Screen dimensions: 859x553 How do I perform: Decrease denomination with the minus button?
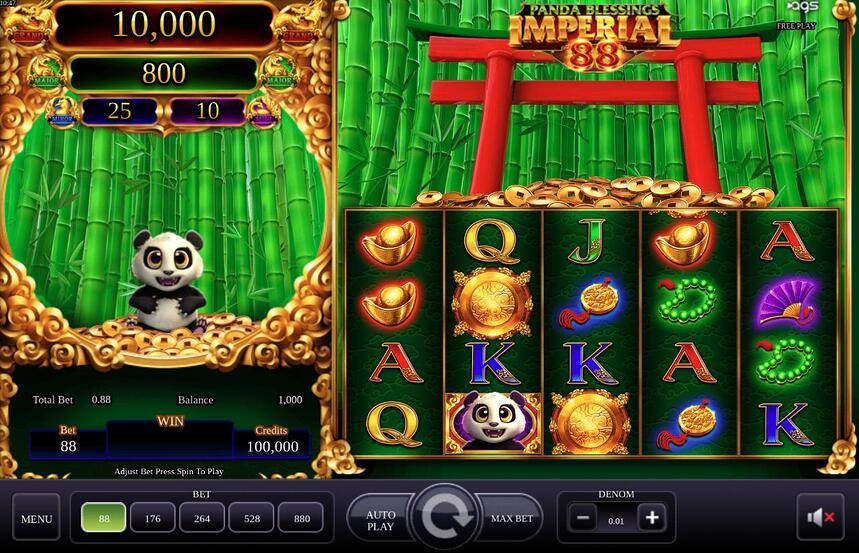583,518
